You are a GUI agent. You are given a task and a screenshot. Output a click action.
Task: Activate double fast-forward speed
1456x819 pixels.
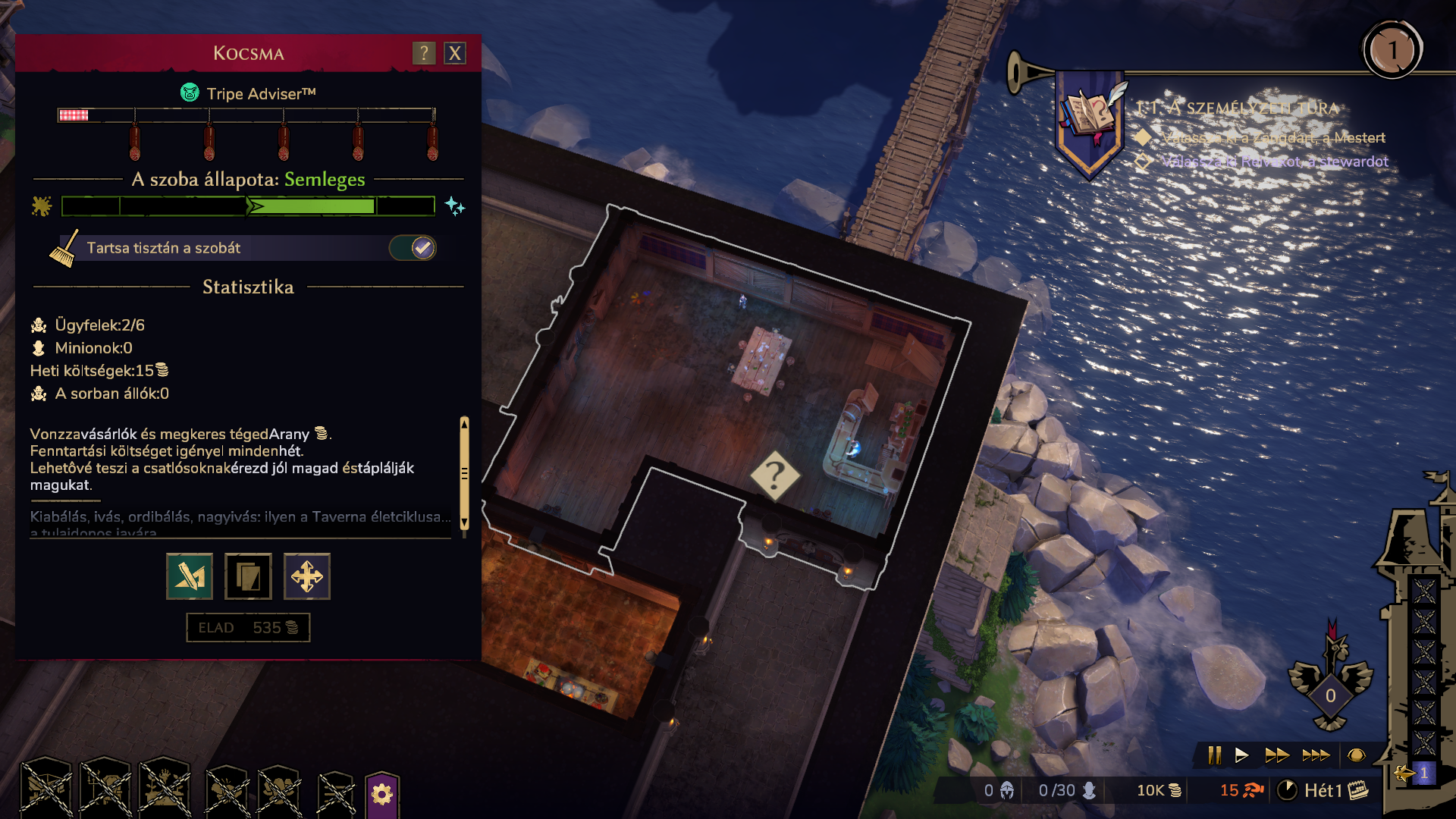pos(1277,755)
